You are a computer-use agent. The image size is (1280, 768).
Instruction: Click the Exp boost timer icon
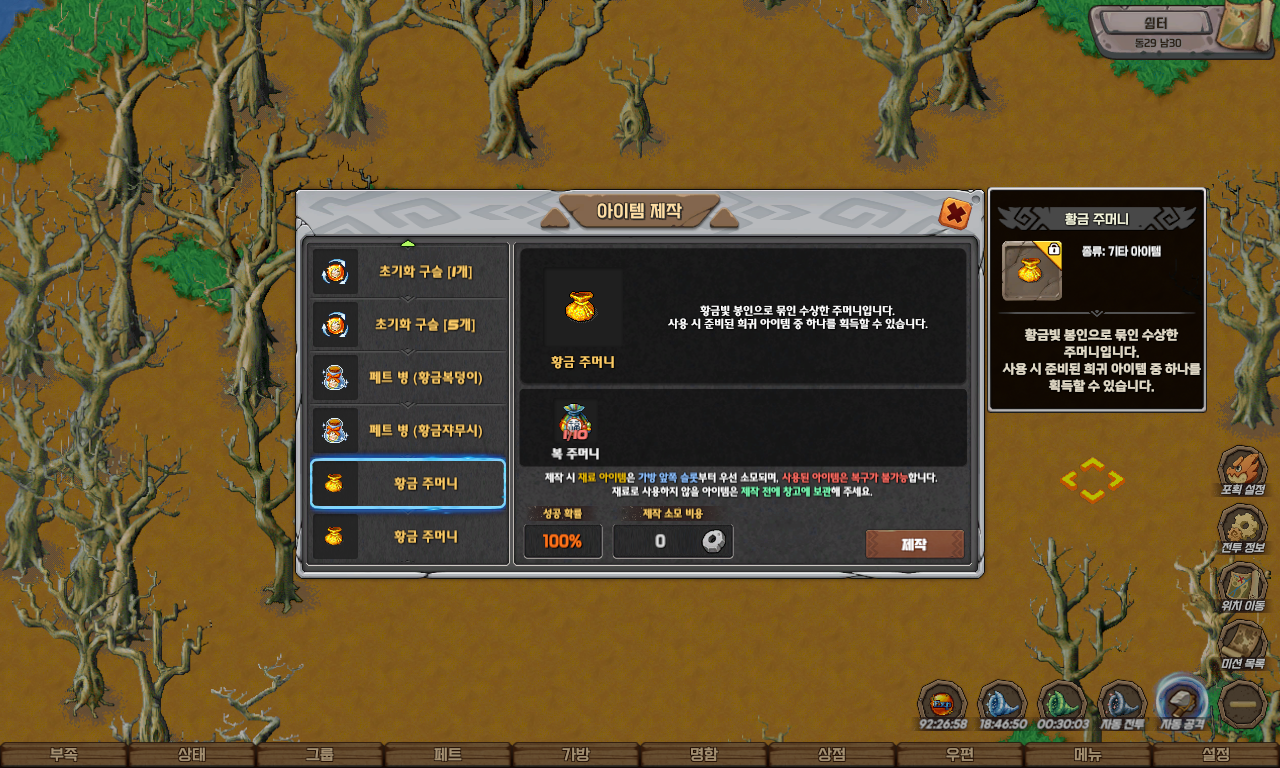pos(942,702)
